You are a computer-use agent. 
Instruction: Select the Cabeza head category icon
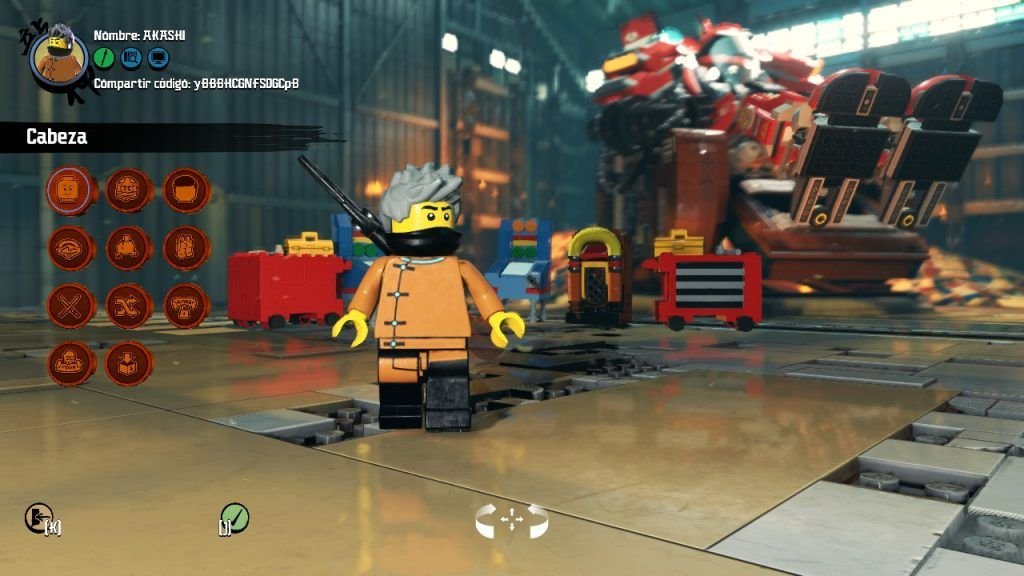72,191
